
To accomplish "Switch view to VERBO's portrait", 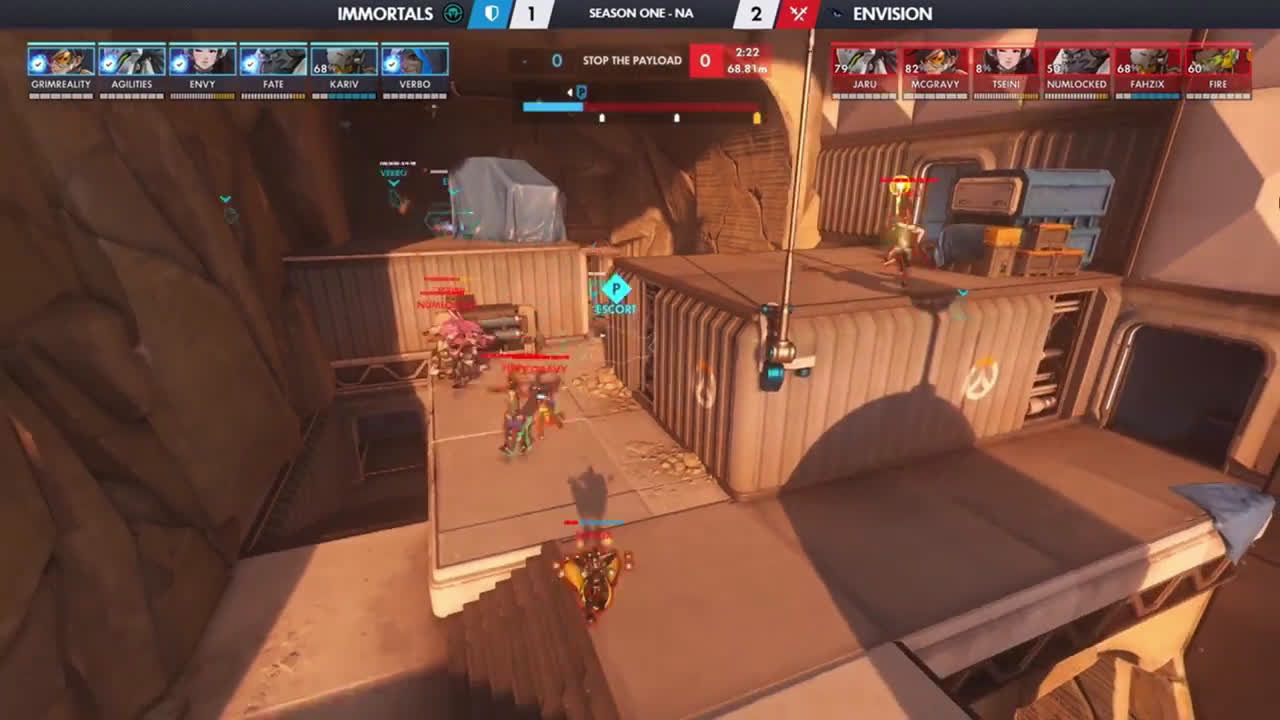I will coord(414,61).
